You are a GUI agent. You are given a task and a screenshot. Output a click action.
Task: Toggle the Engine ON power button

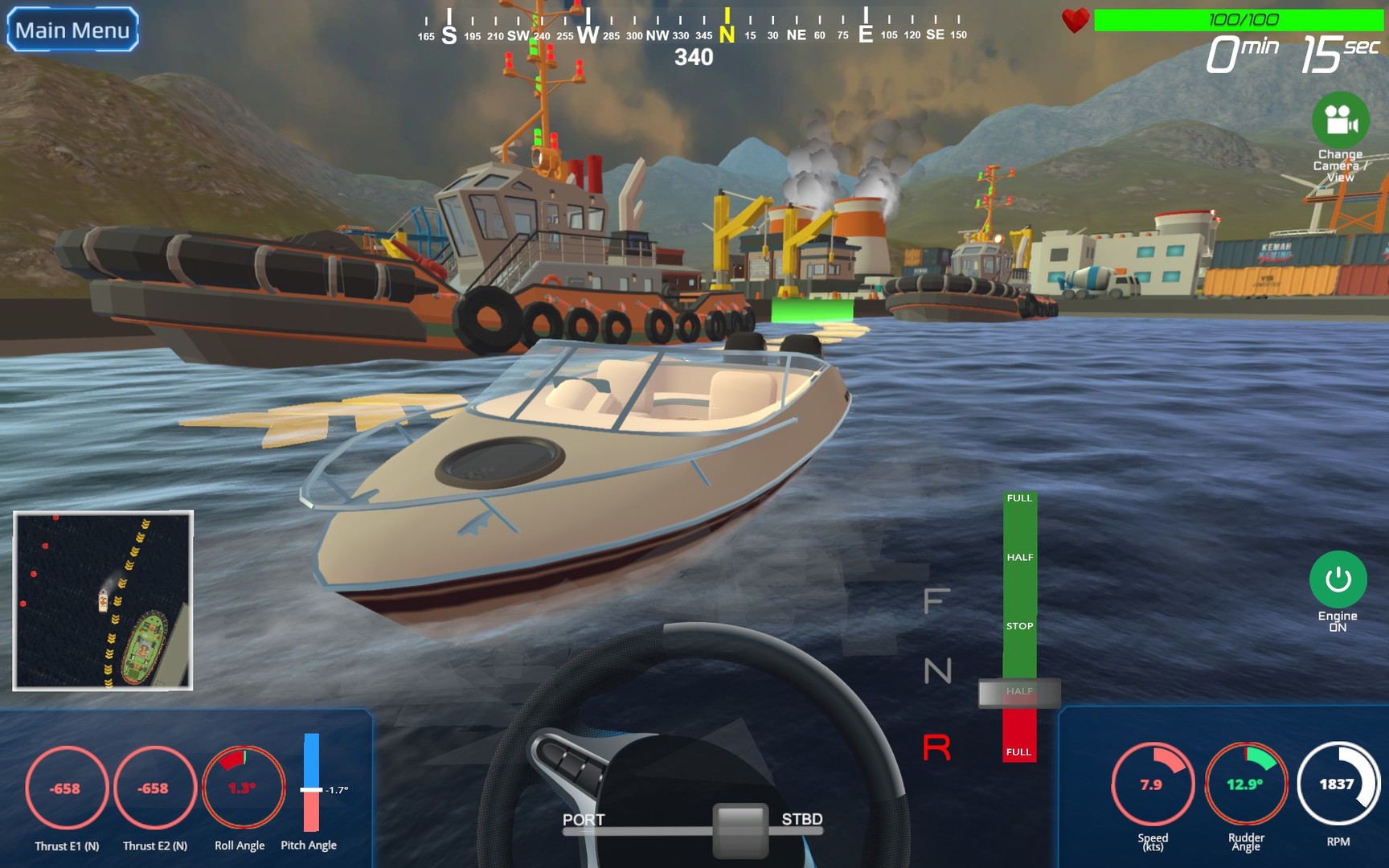[1337, 580]
